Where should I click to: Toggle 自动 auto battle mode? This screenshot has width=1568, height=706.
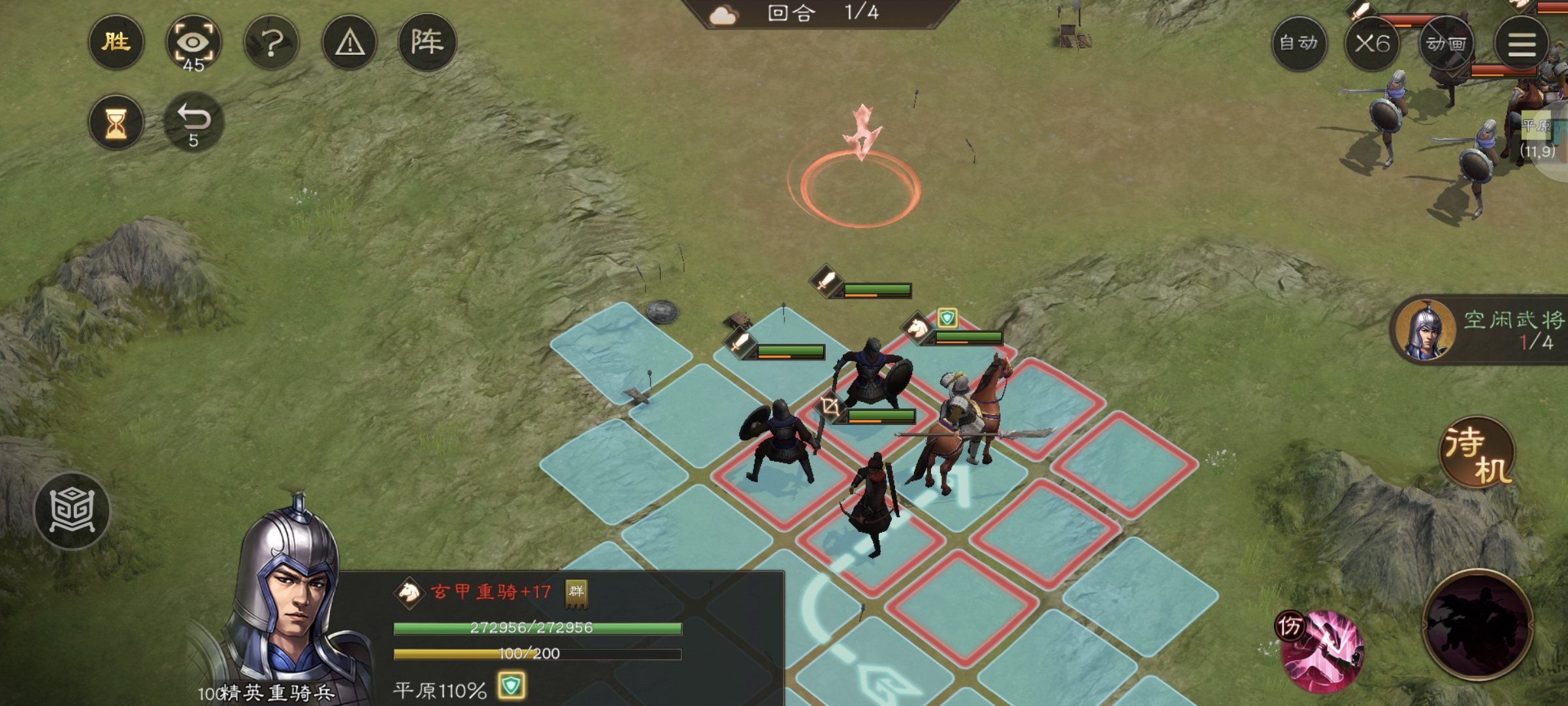click(1300, 44)
